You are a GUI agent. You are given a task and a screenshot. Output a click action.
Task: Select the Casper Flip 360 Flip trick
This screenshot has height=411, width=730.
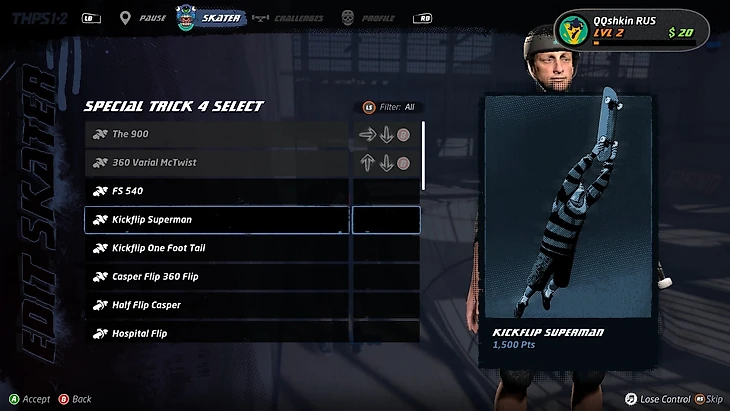[216, 276]
